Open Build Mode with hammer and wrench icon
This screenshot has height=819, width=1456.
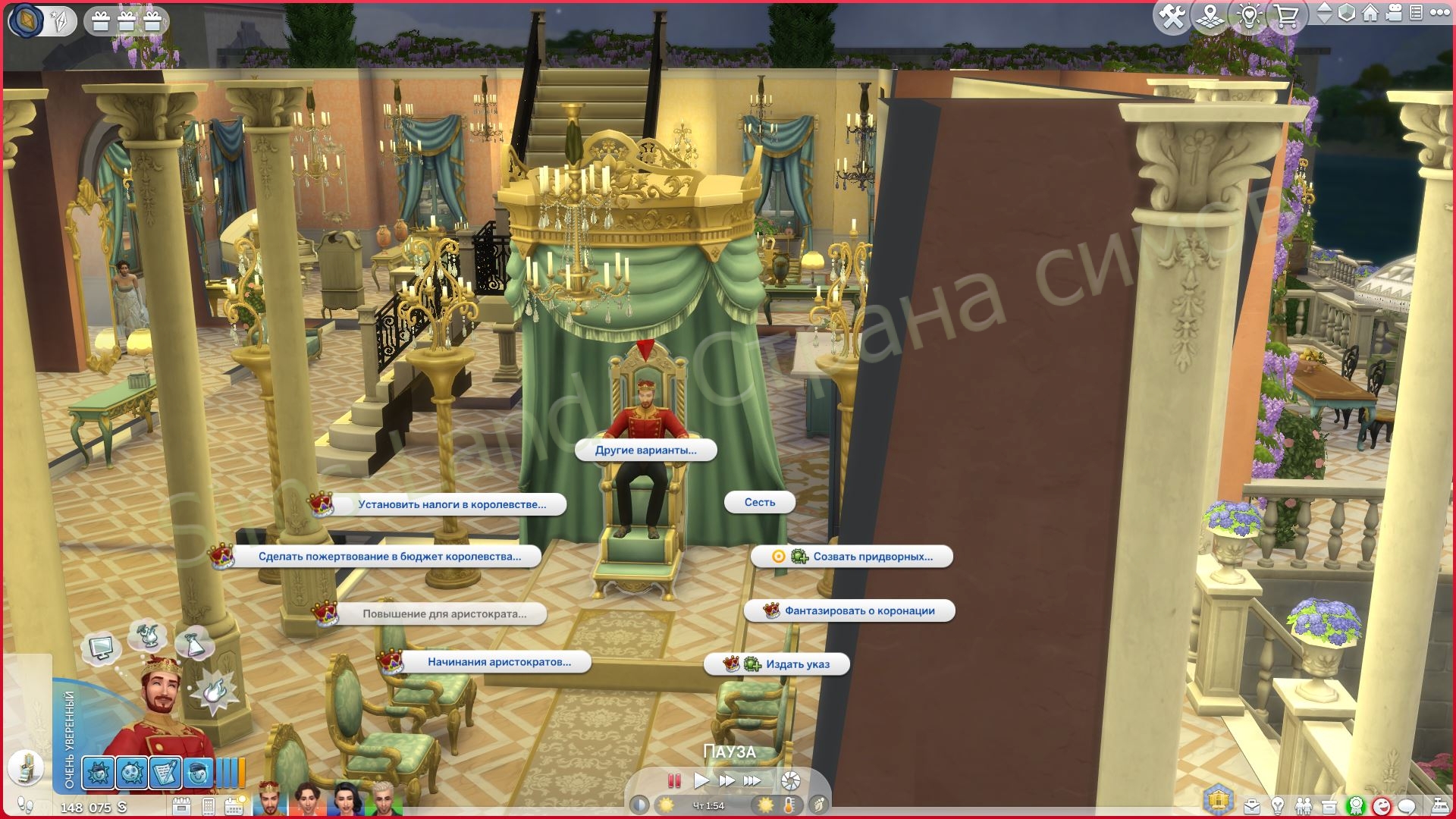[x=1173, y=17]
